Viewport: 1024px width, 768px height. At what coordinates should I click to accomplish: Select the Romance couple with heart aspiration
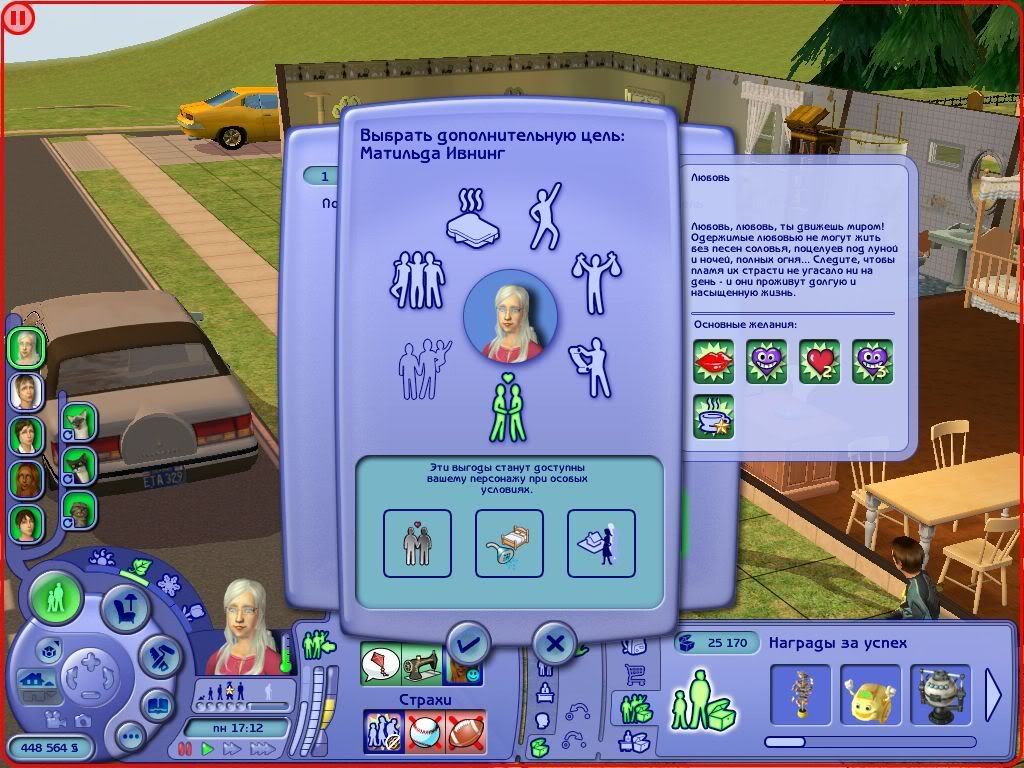click(x=510, y=407)
